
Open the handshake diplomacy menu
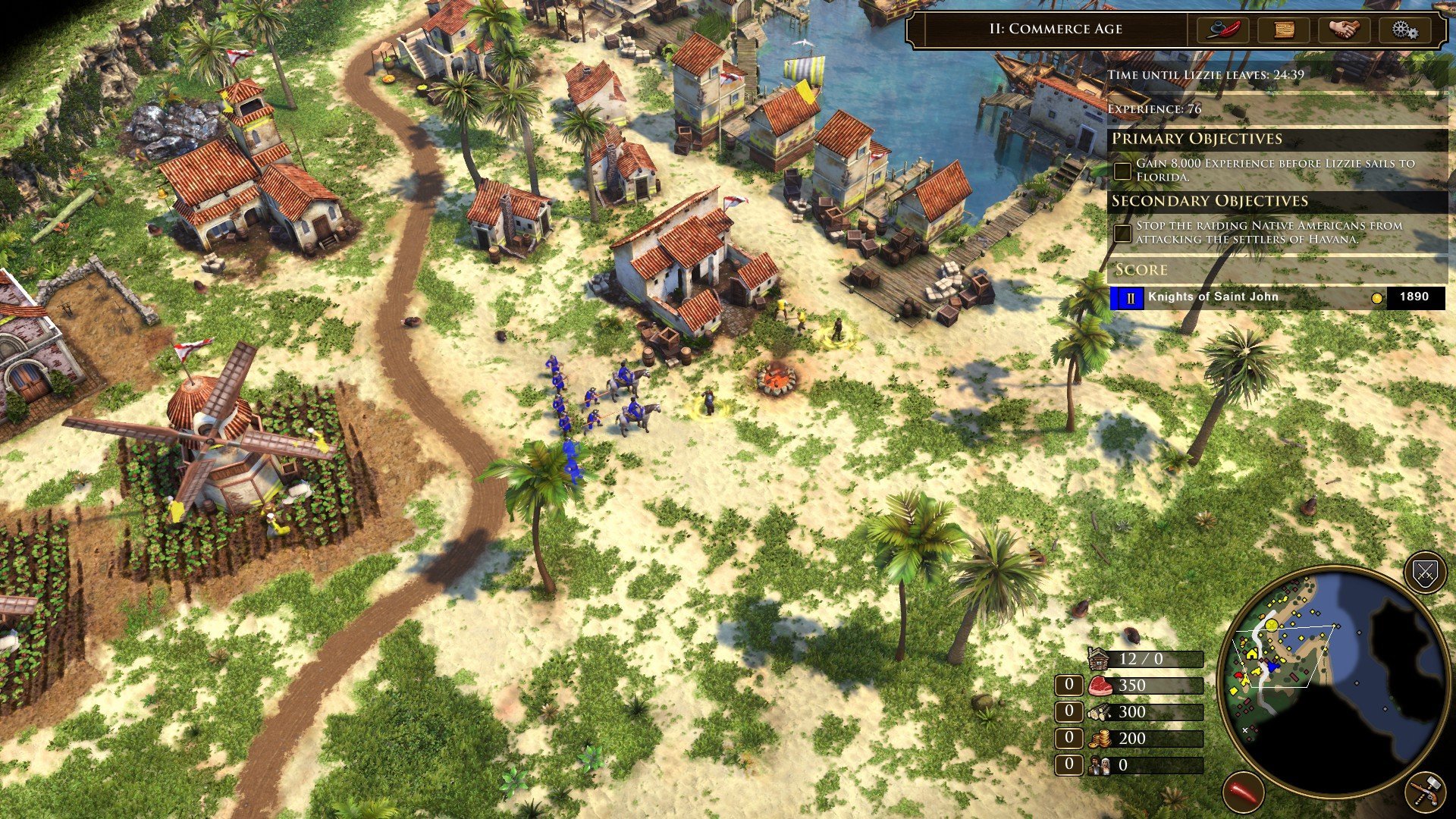pyautogui.click(x=1344, y=30)
